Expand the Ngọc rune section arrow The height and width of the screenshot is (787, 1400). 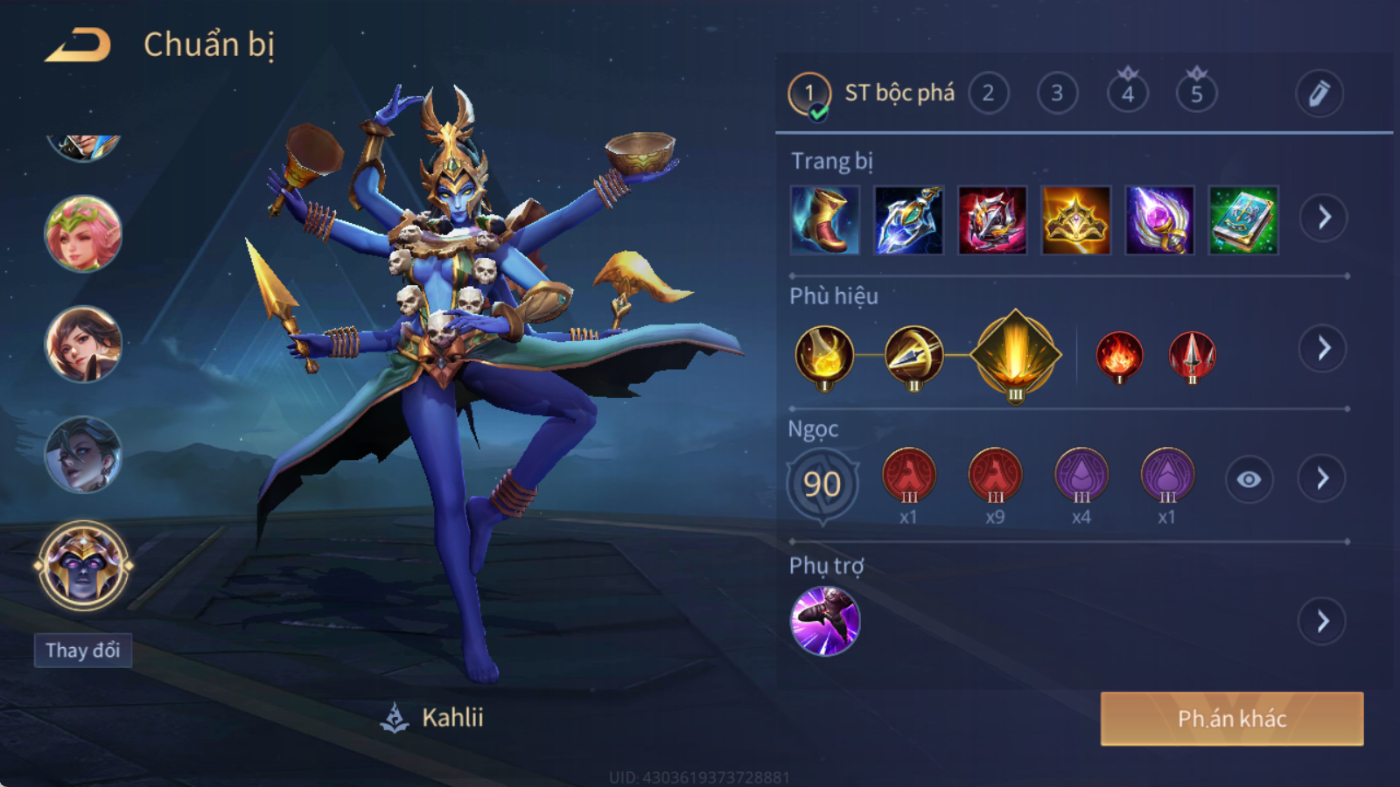(1322, 479)
